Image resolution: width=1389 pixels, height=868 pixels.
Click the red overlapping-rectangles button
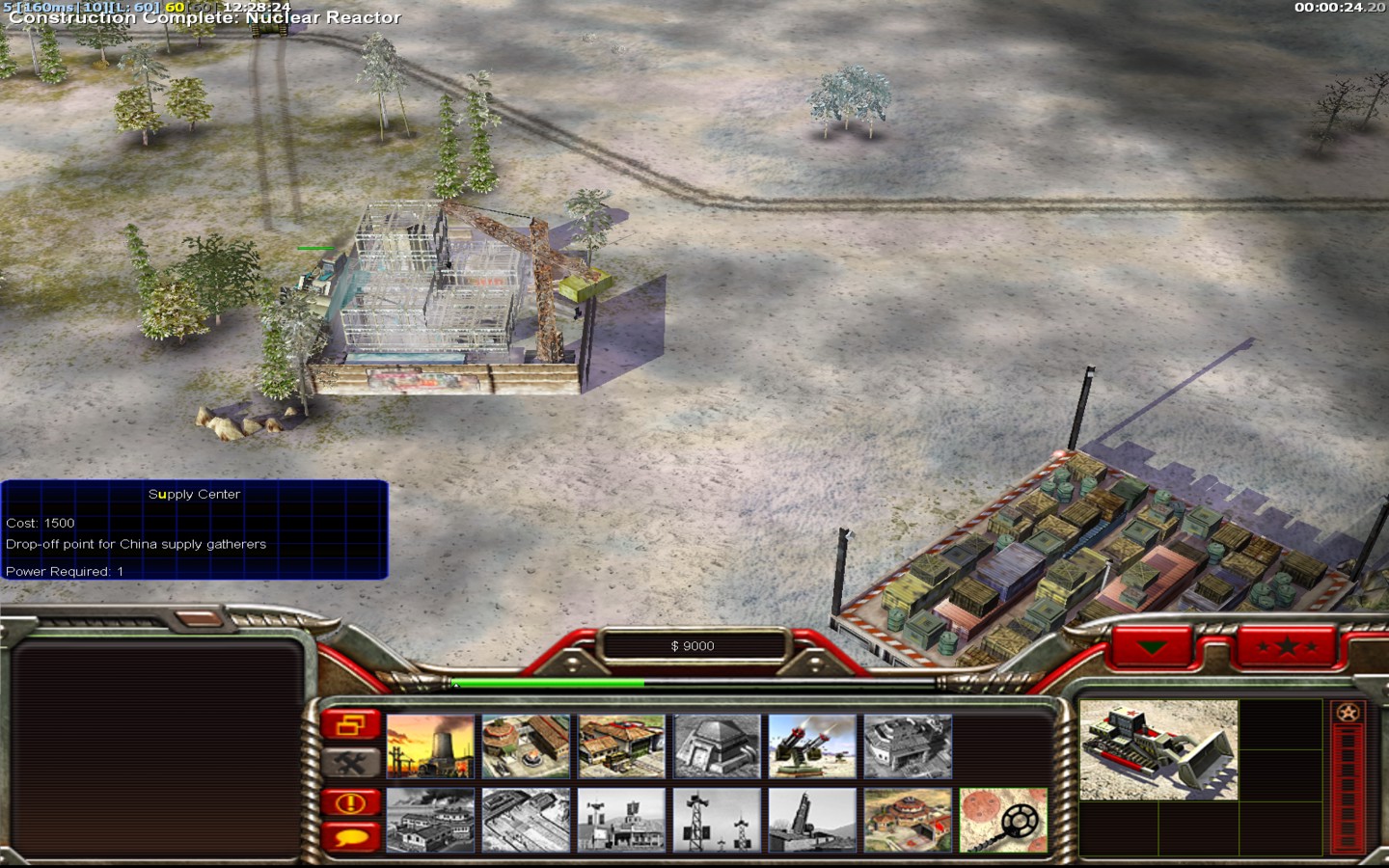pyautogui.click(x=351, y=725)
